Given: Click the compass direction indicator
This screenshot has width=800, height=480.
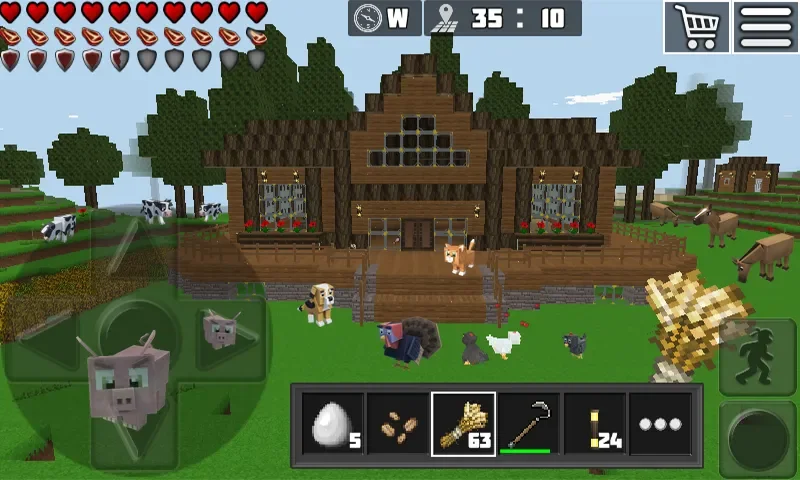Looking at the screenshot, I should coord(385,18).
